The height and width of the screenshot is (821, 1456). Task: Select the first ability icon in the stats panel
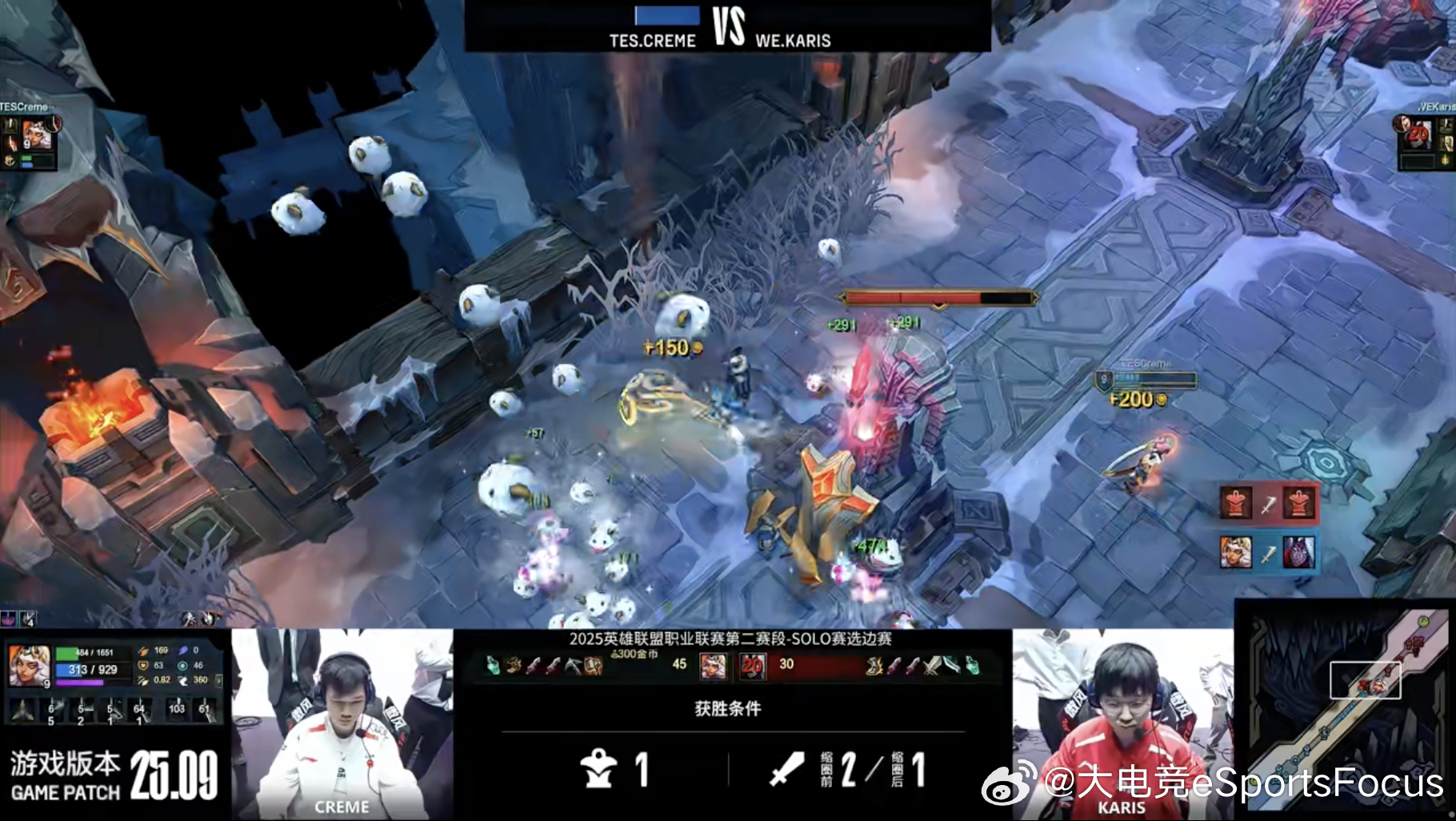point(22,709)
